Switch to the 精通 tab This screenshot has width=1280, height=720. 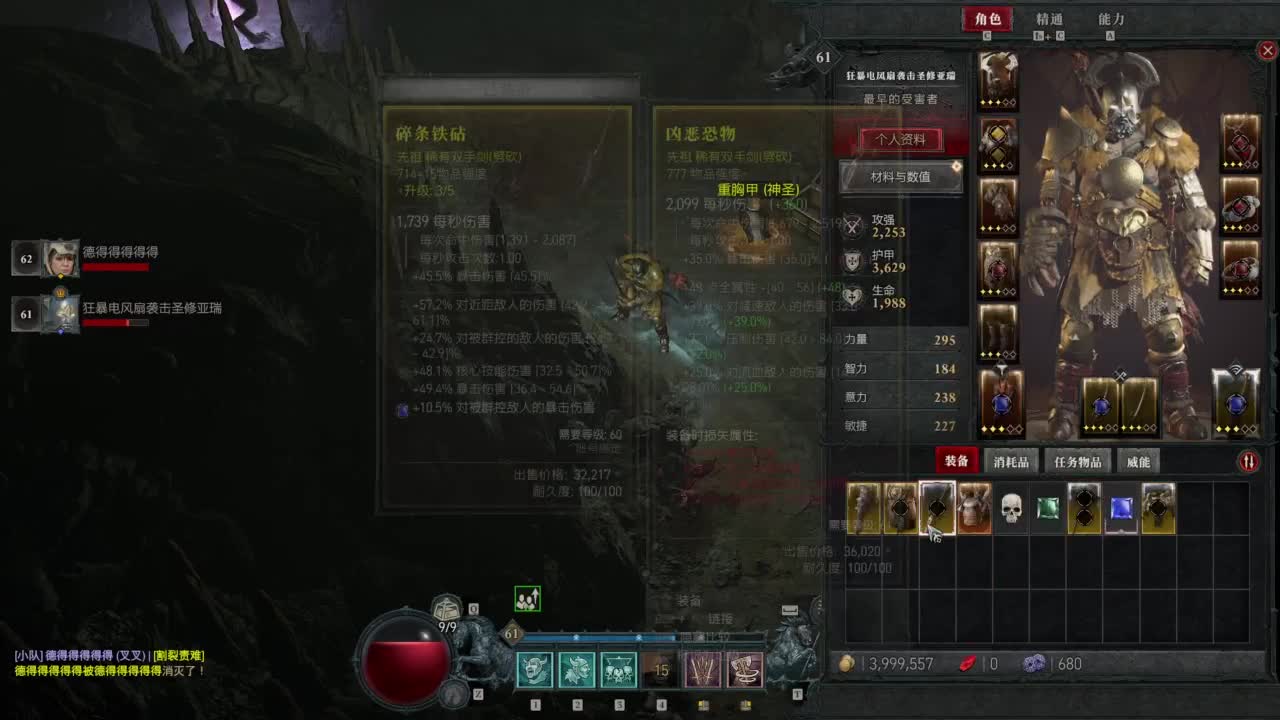coord(1047,19)
